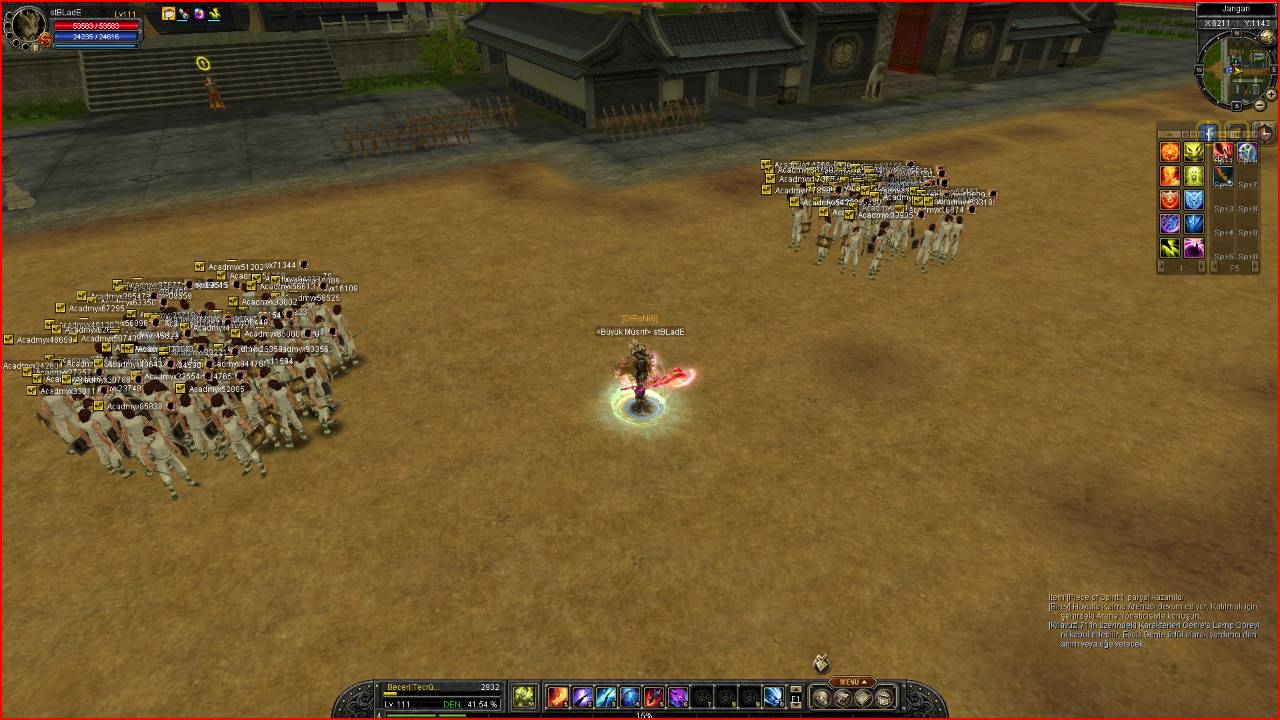
Task: Activate the red flame skill in hotbar slot 1
Action: coord(558,697)
